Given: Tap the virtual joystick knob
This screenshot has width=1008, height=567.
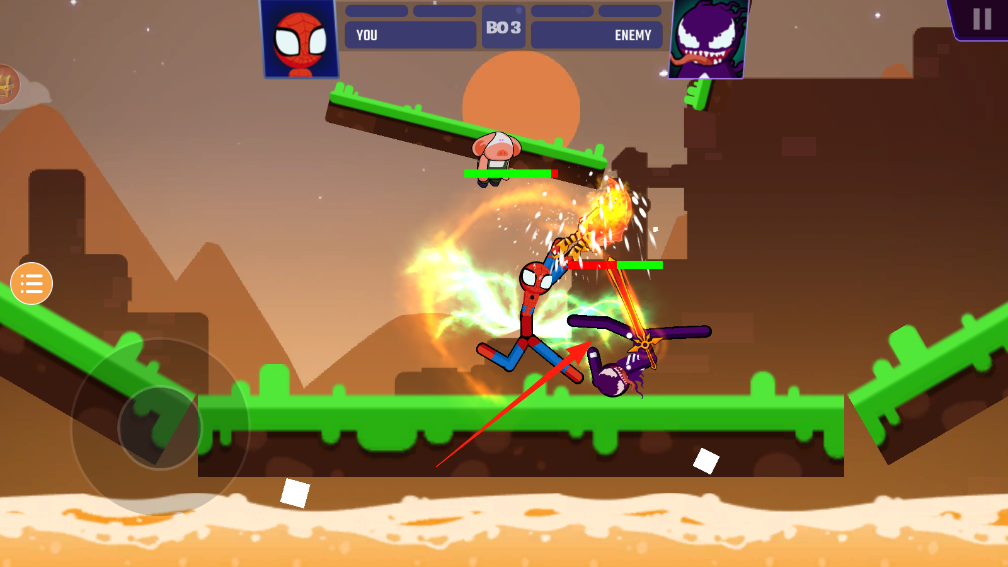Looking at the screenshot, I should point(160,427).
